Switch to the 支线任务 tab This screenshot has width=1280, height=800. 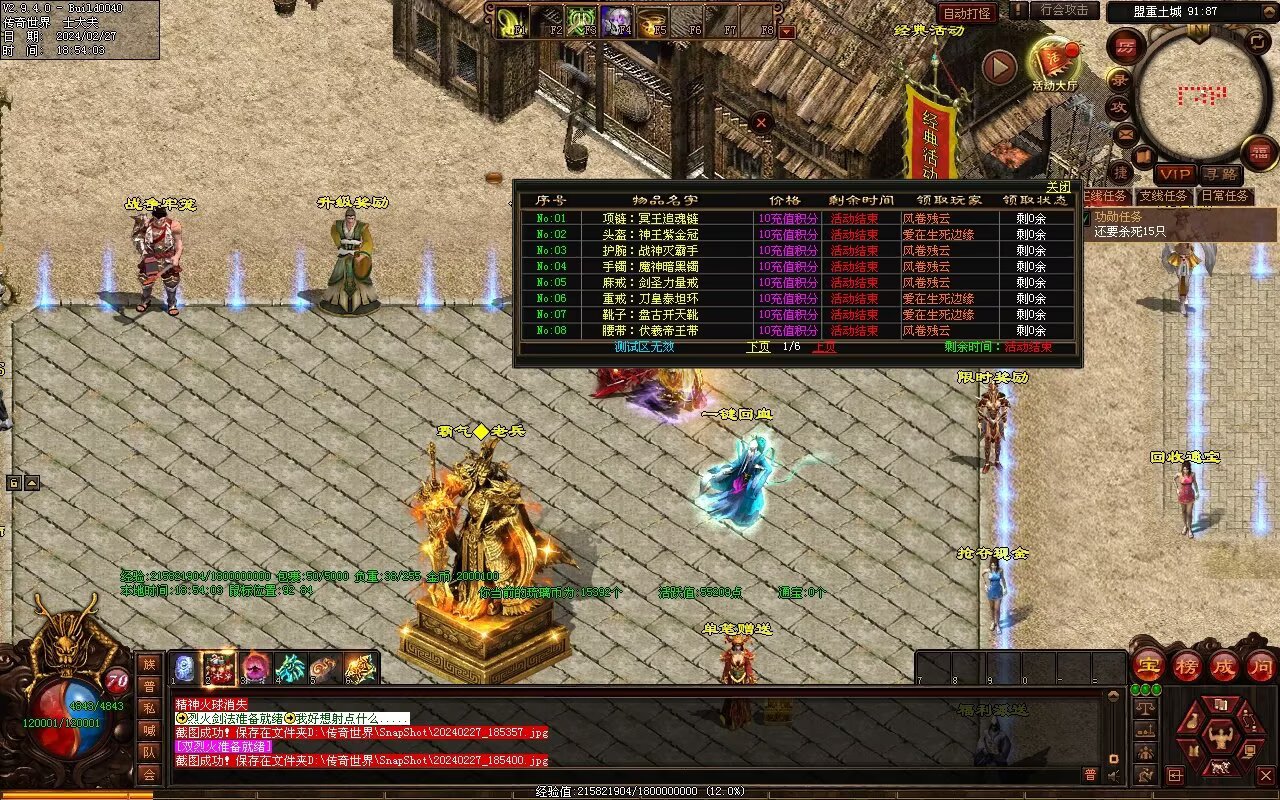pos(1163,196)
